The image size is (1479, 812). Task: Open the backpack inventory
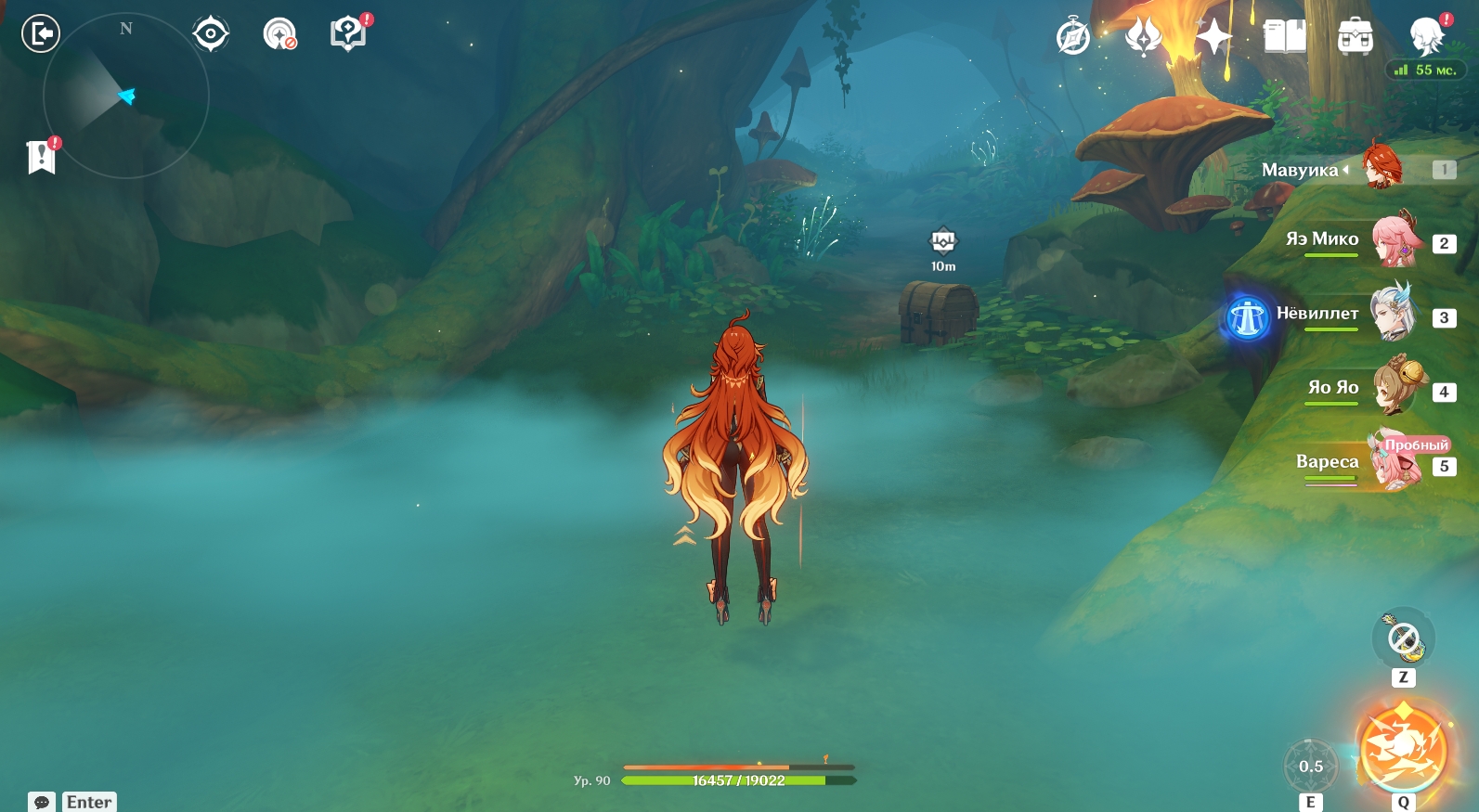coord(1355,38)
